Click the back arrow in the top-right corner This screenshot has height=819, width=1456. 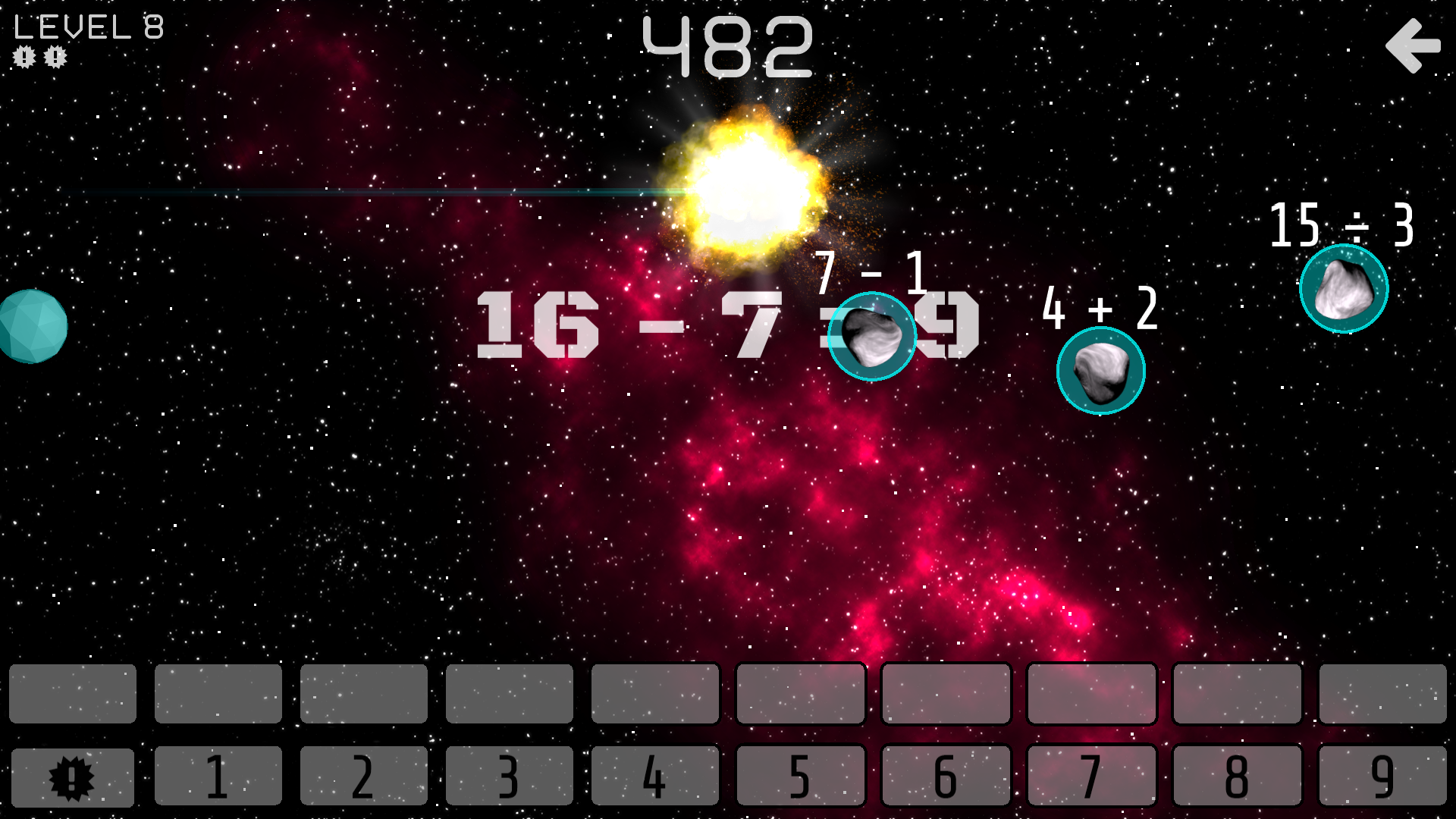(x=1412, y=47)
